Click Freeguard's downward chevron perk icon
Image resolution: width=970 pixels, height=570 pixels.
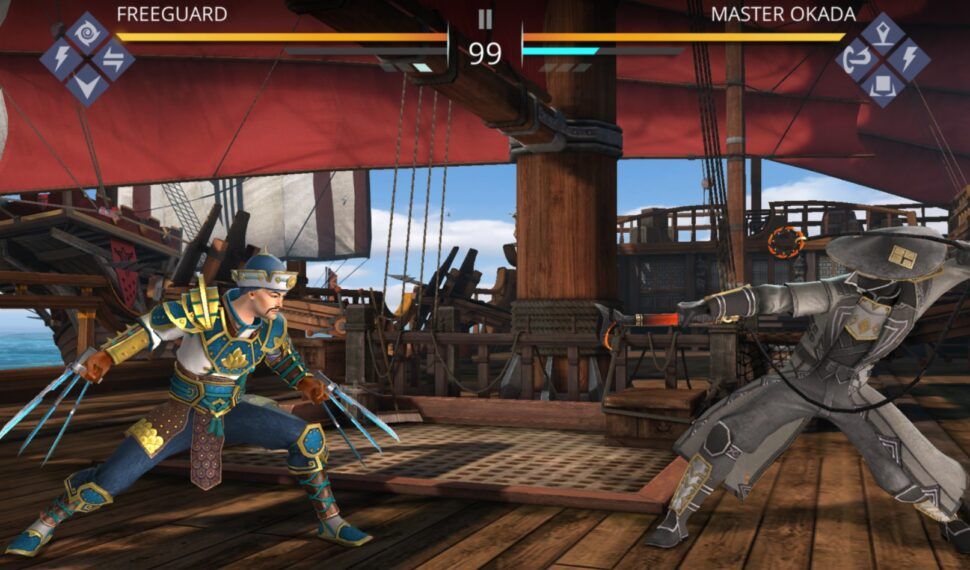pyautogui.click(x=87, y=83)
